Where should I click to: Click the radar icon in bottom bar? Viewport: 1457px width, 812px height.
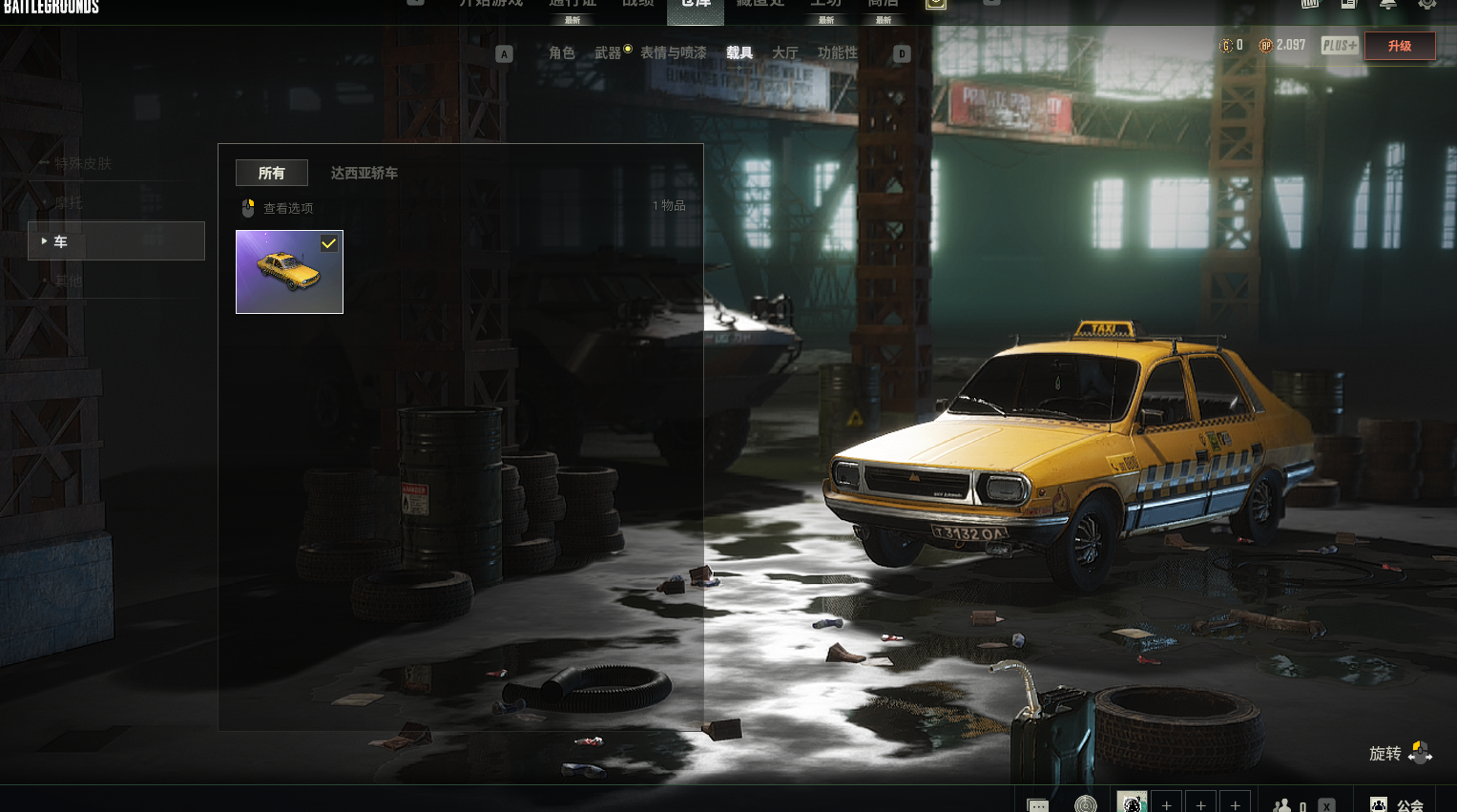coord(1085,804)
